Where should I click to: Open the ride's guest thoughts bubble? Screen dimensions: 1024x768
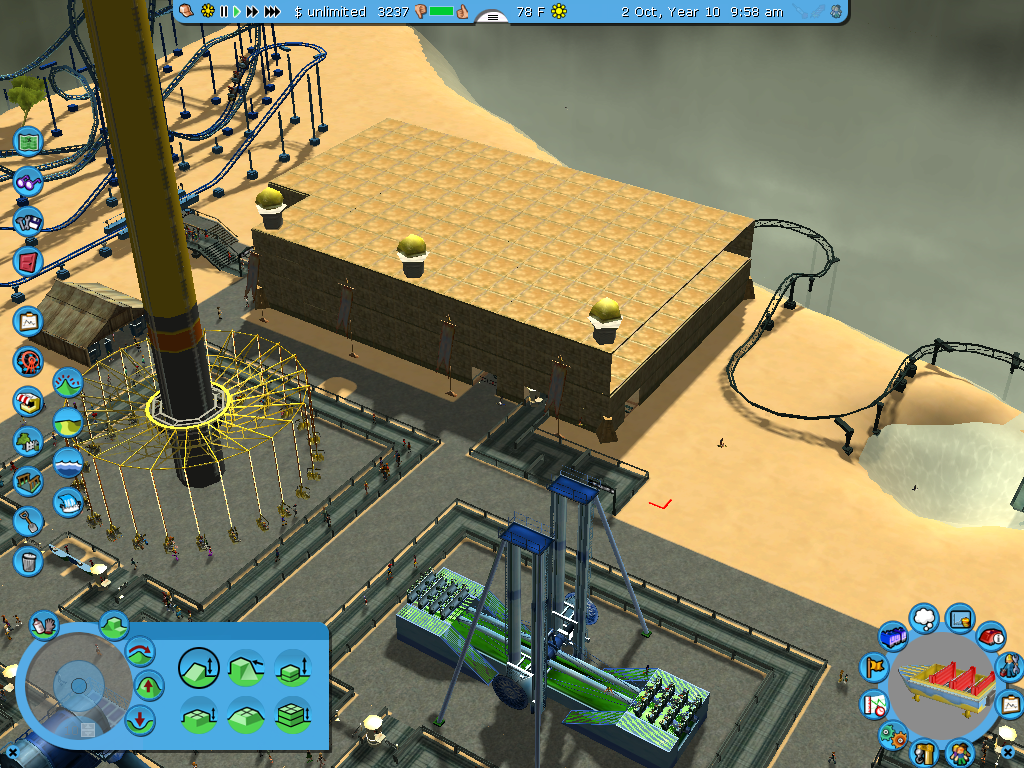(924, 616)
